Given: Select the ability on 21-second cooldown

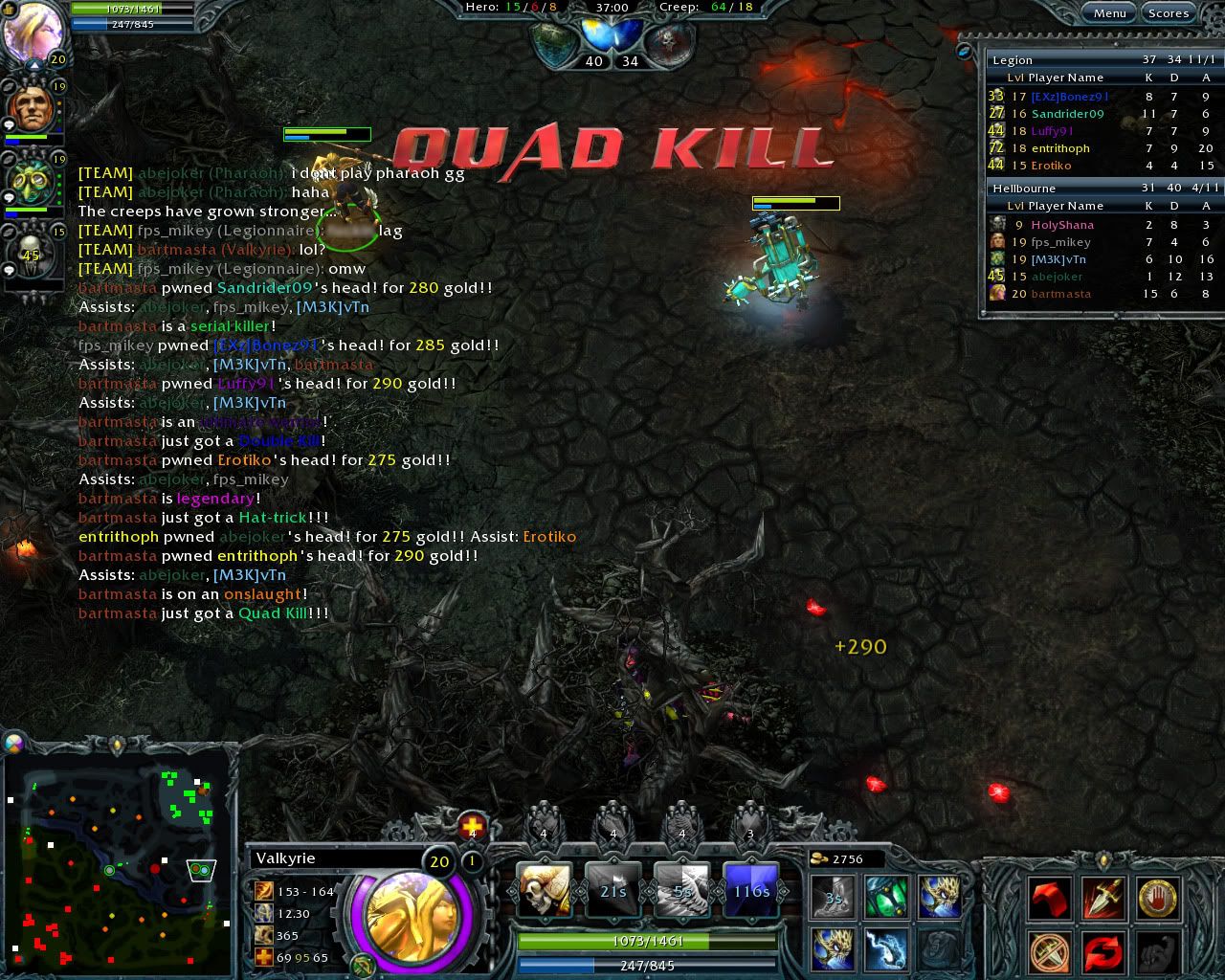Looking at the screenshot, I should tap(612, 889).
